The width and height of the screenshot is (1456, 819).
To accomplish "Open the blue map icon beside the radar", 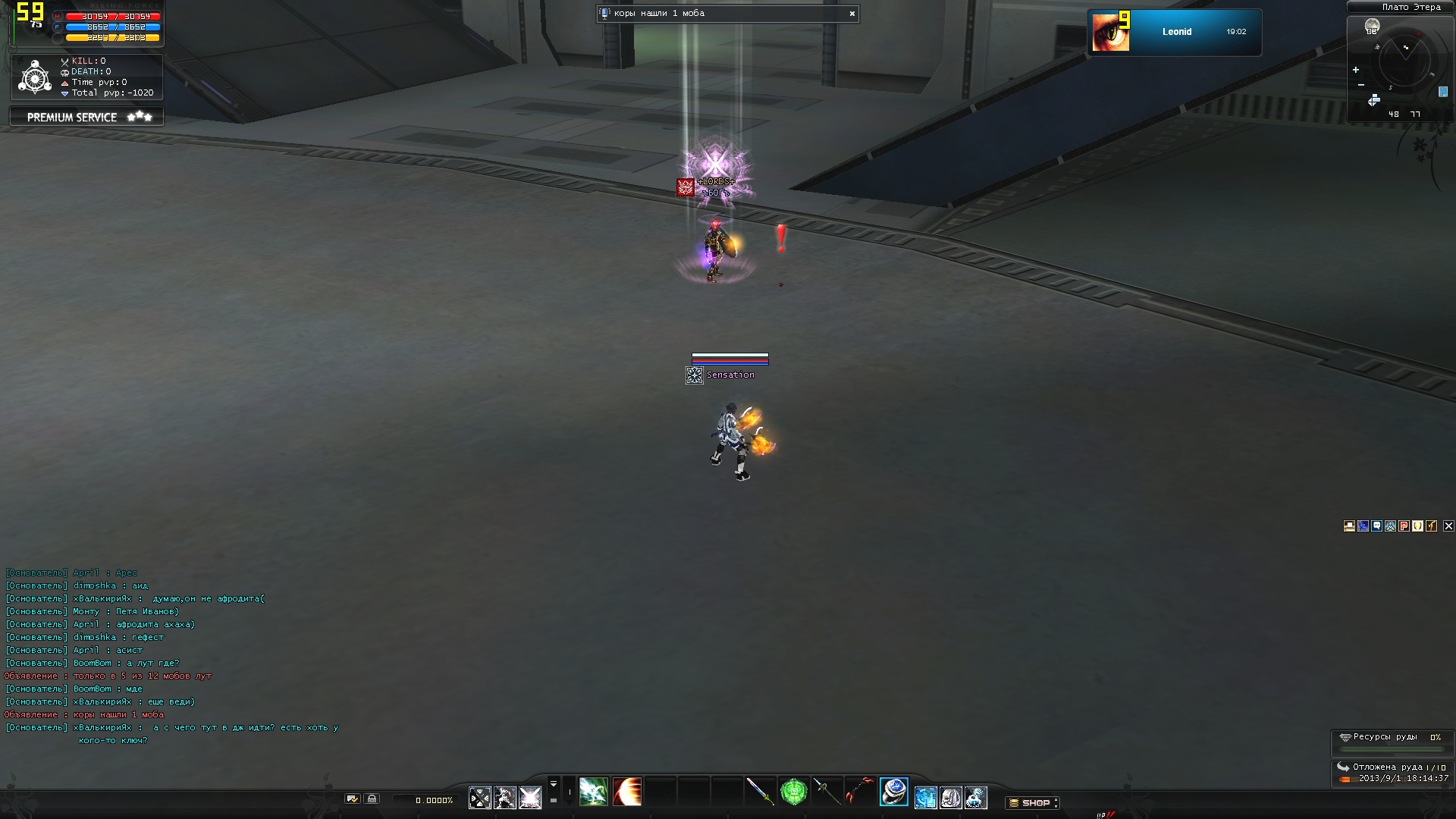I will click(1442, 92).
